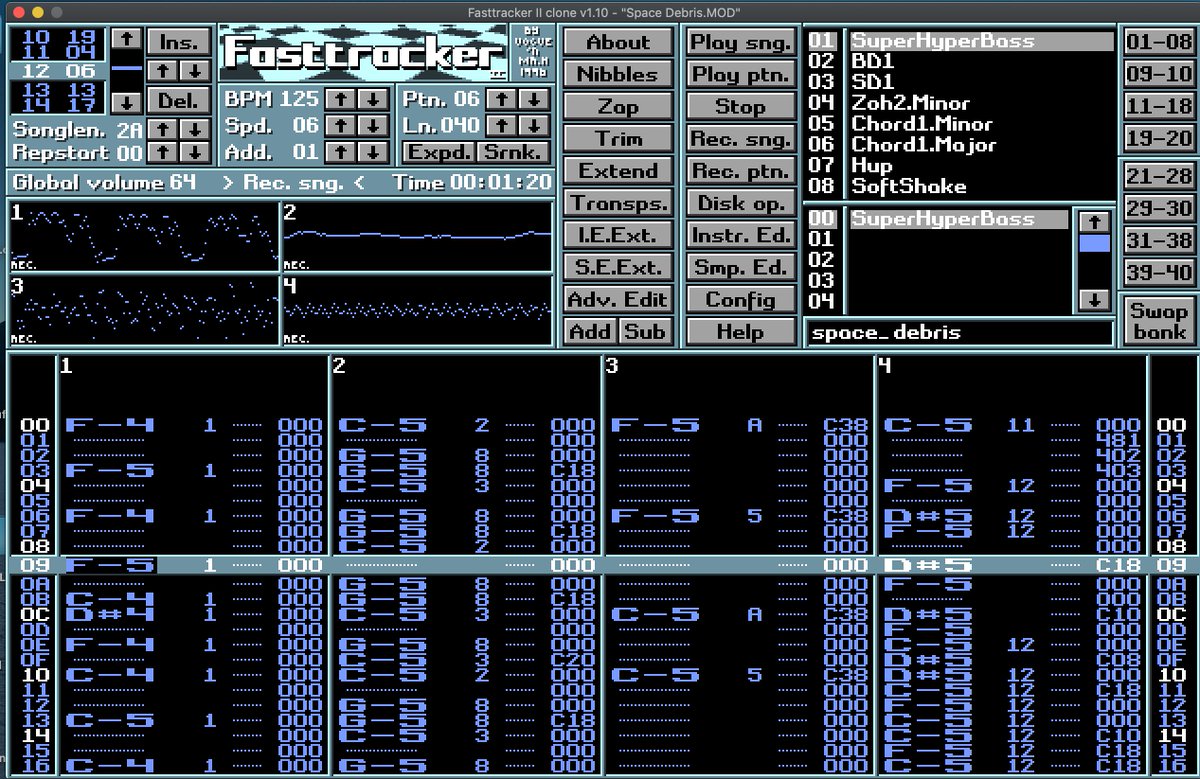The height and width of the screenshot is (779, 1200).
Task: Open the Instr. Ed. editor
Action: click(x=741, y=235)
